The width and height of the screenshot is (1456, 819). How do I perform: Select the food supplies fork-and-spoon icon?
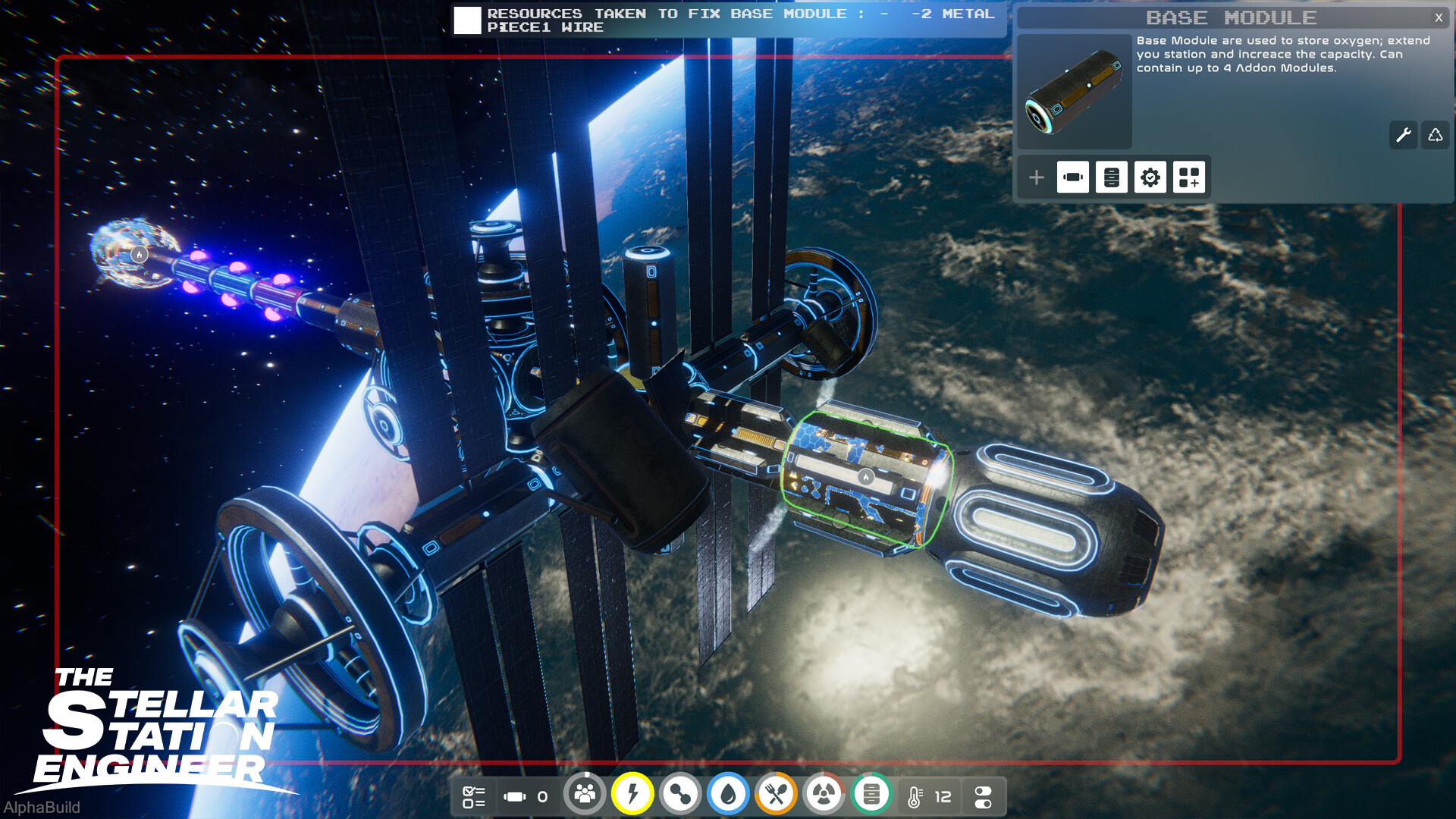coord(776,795)
